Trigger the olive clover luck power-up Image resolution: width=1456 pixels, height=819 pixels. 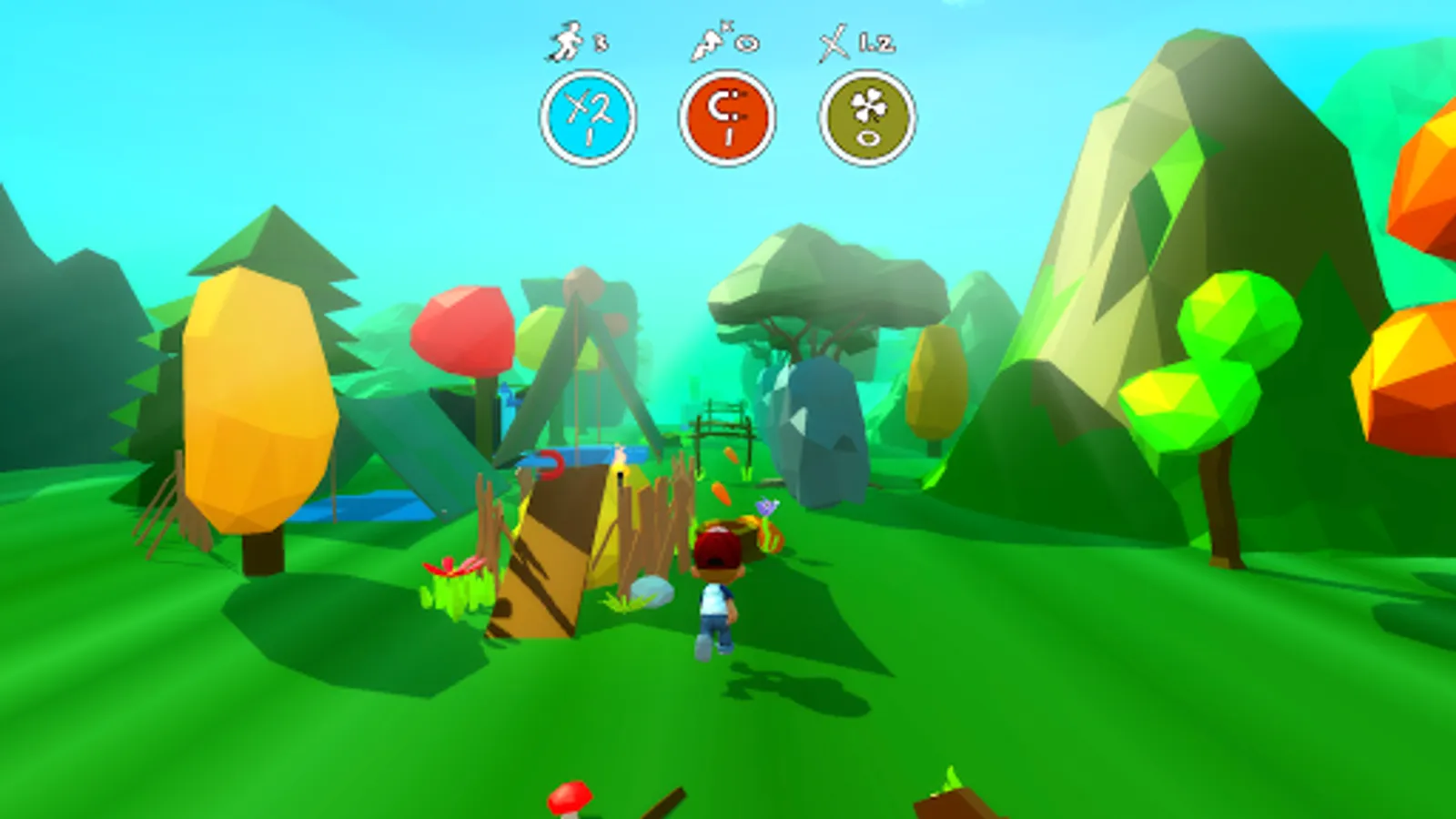867,118
